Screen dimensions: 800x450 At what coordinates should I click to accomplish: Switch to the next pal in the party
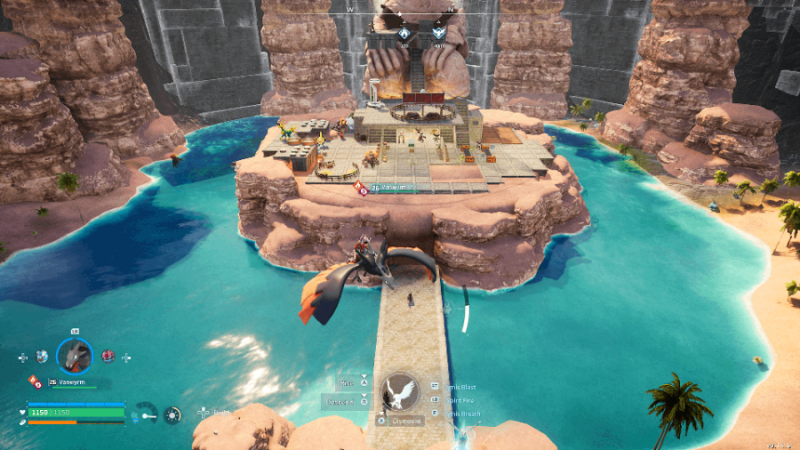click(107, 356)
